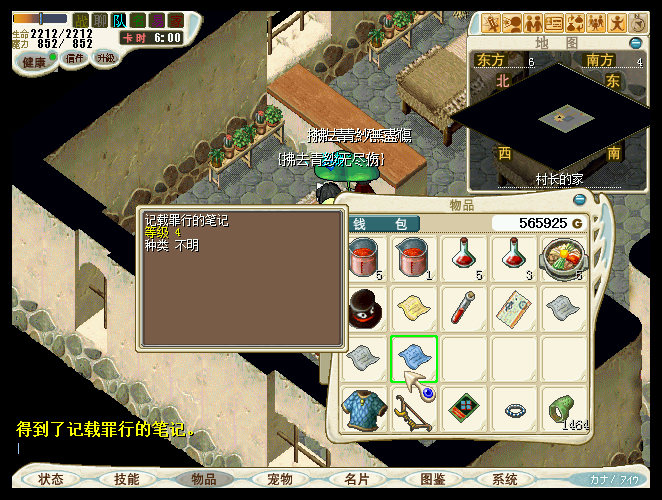Close the 物品 inventory window

pyautogui.click(x=579, y=200)
